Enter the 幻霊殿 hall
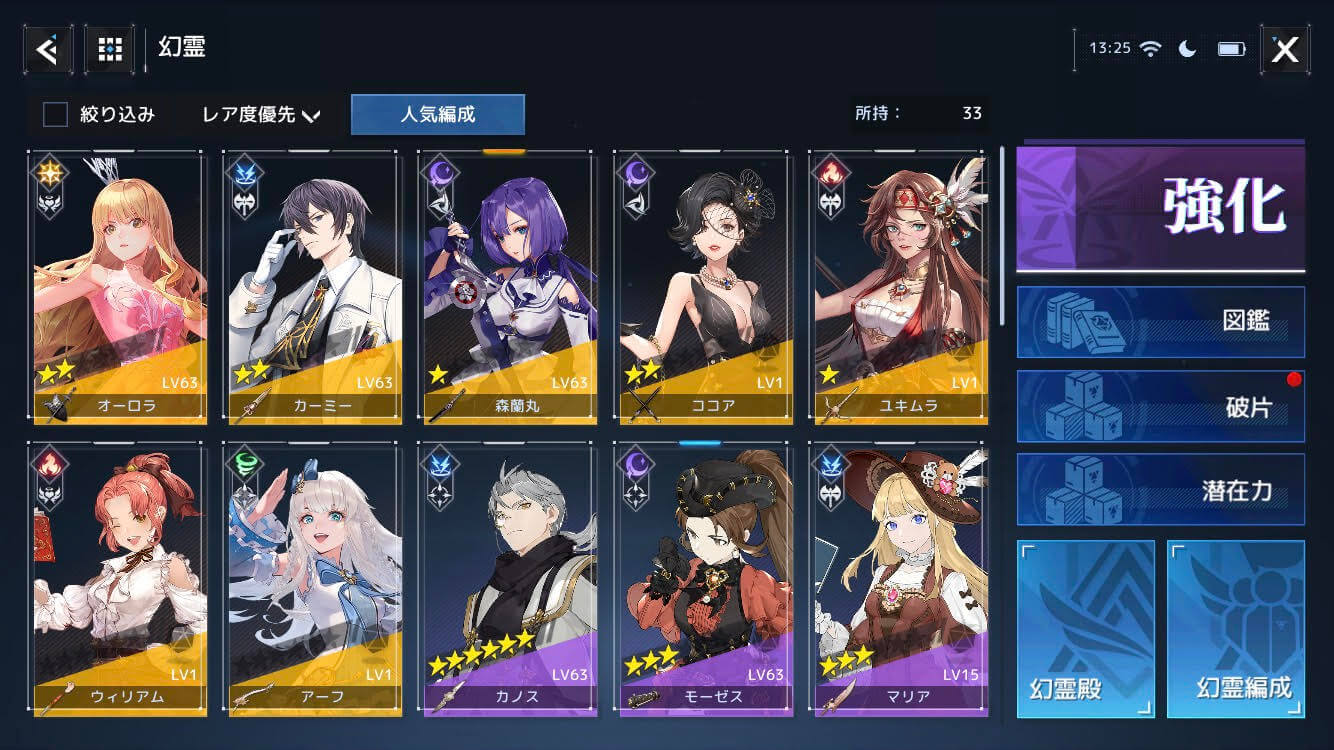 [x=1085, y=629]
